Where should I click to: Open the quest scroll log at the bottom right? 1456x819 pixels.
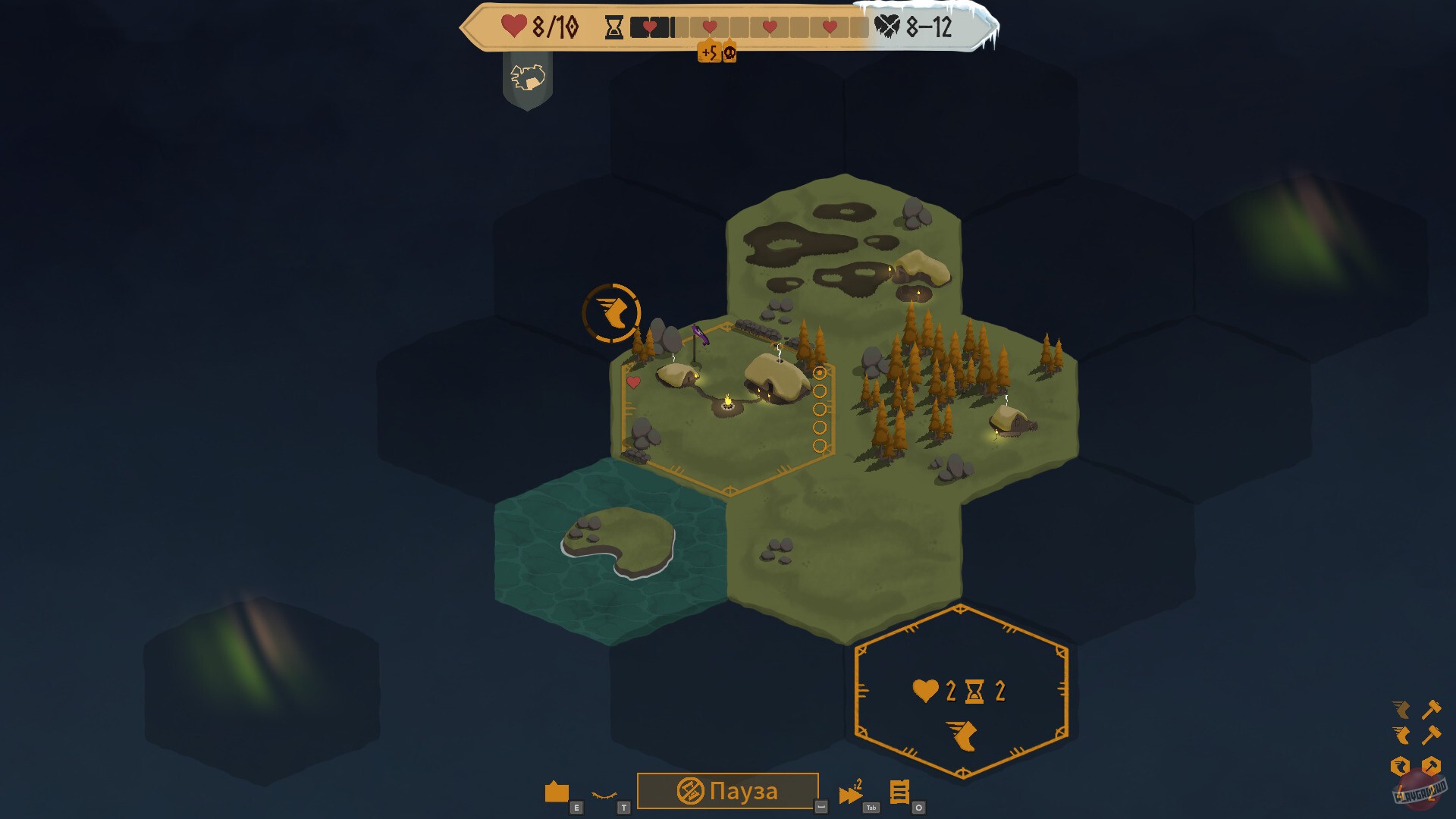coord(901,791)
